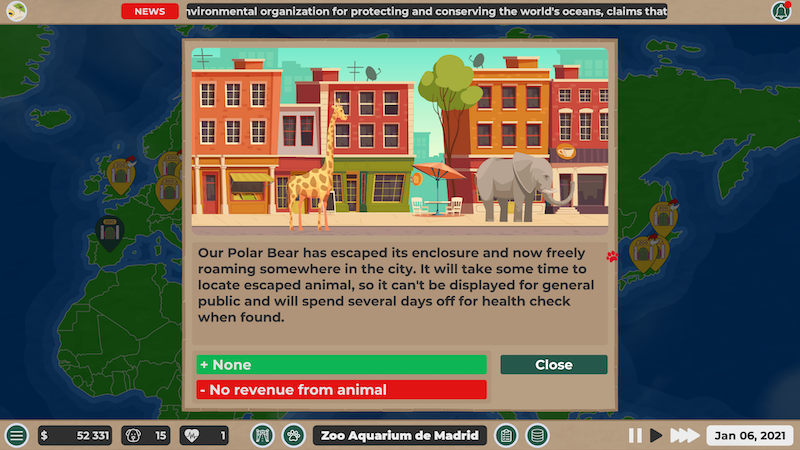Select the dark backpack map marker

tap(108, 231)
